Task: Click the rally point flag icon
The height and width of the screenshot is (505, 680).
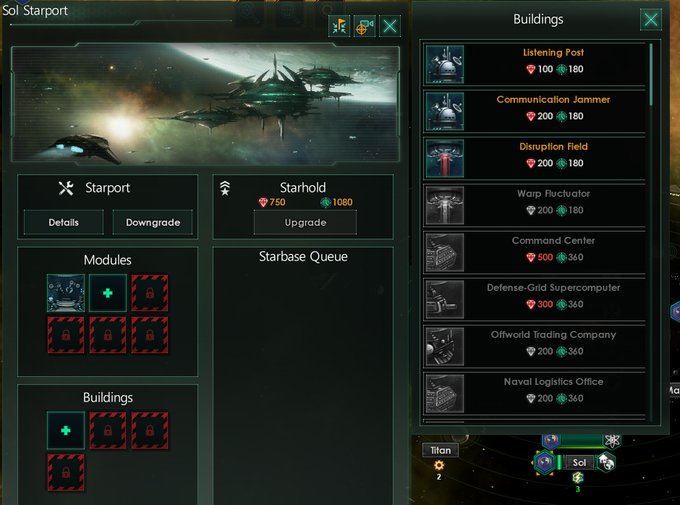Action: [x=338, y=27]
